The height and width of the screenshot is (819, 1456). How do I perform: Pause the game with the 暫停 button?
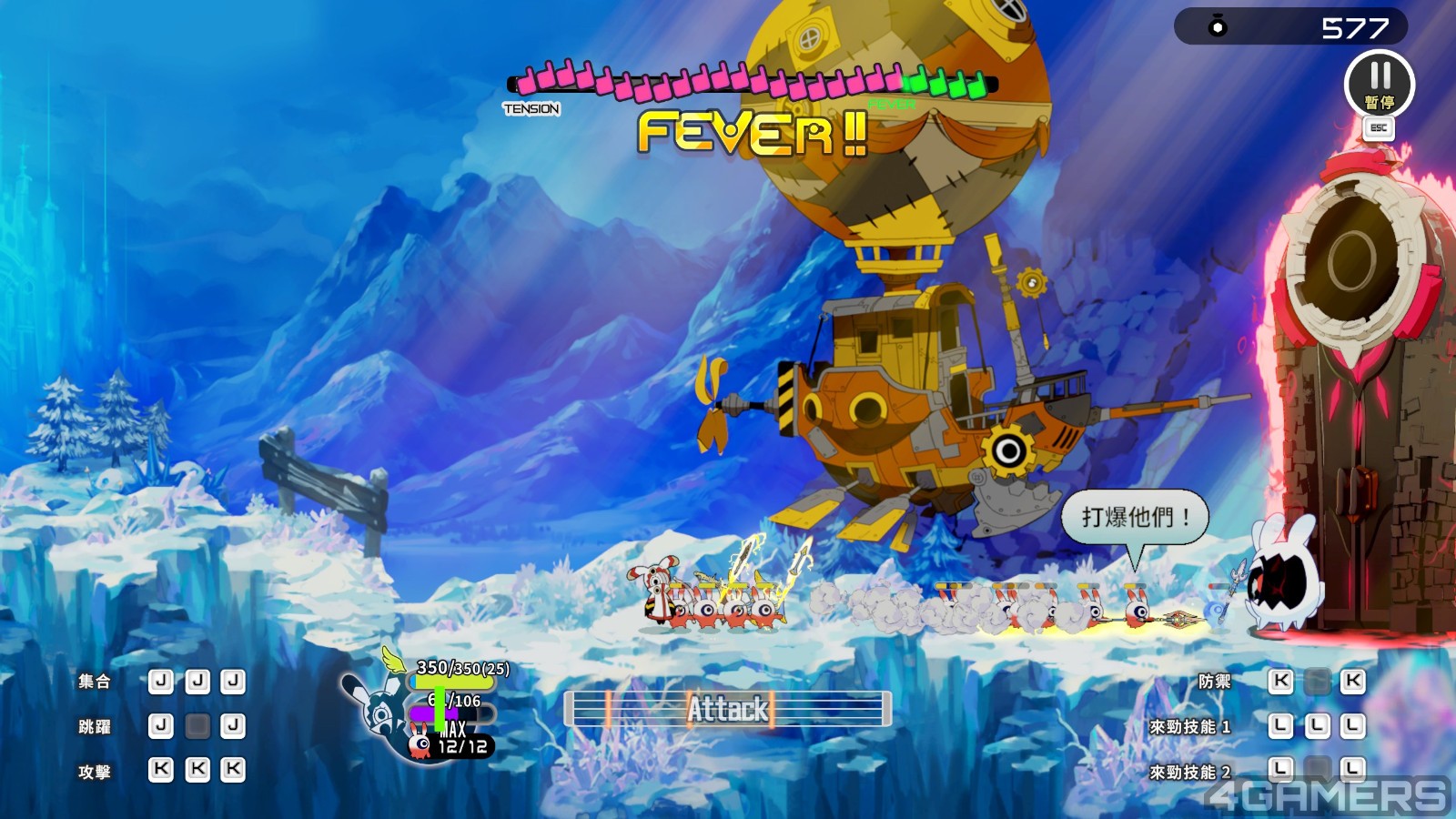(1379, 84)
